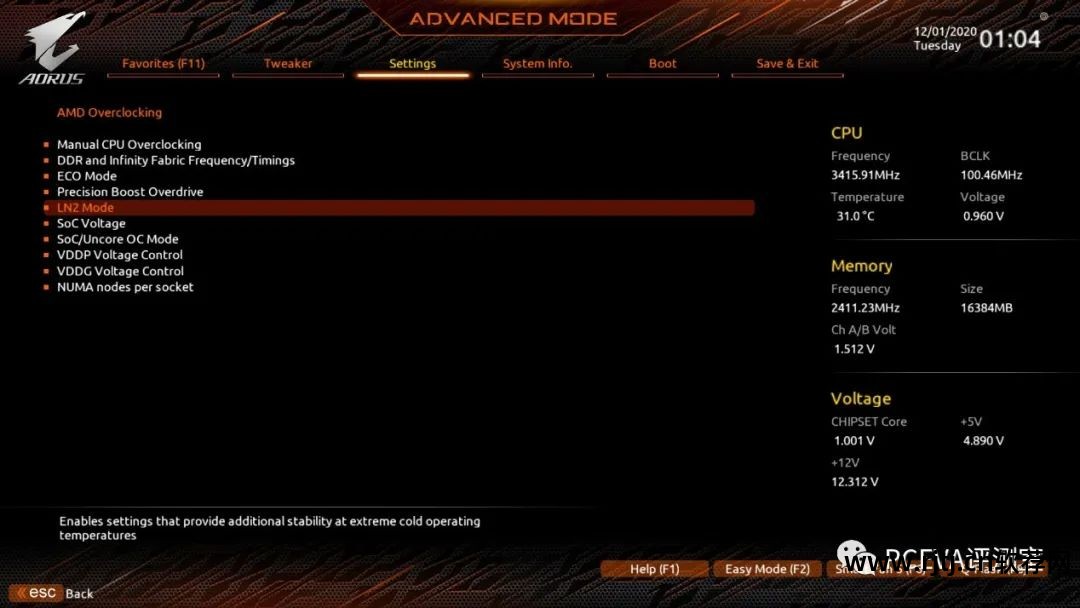Open Precision Boost Overdrive settings
Viewport: 1080px width, 608px height.
(x=130, y=192)
